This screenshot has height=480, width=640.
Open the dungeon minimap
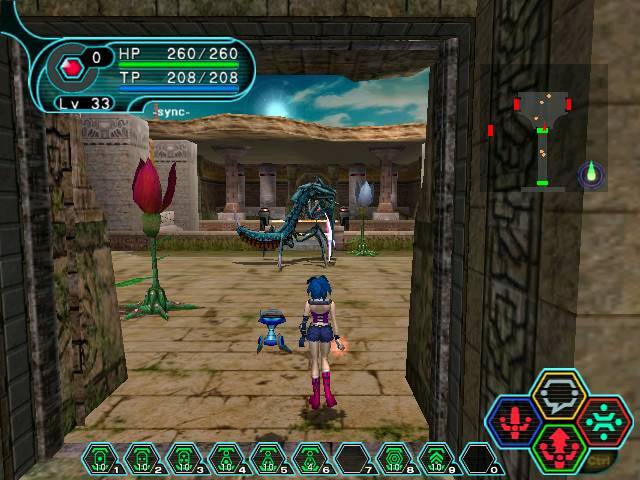(x=542, y=128)
